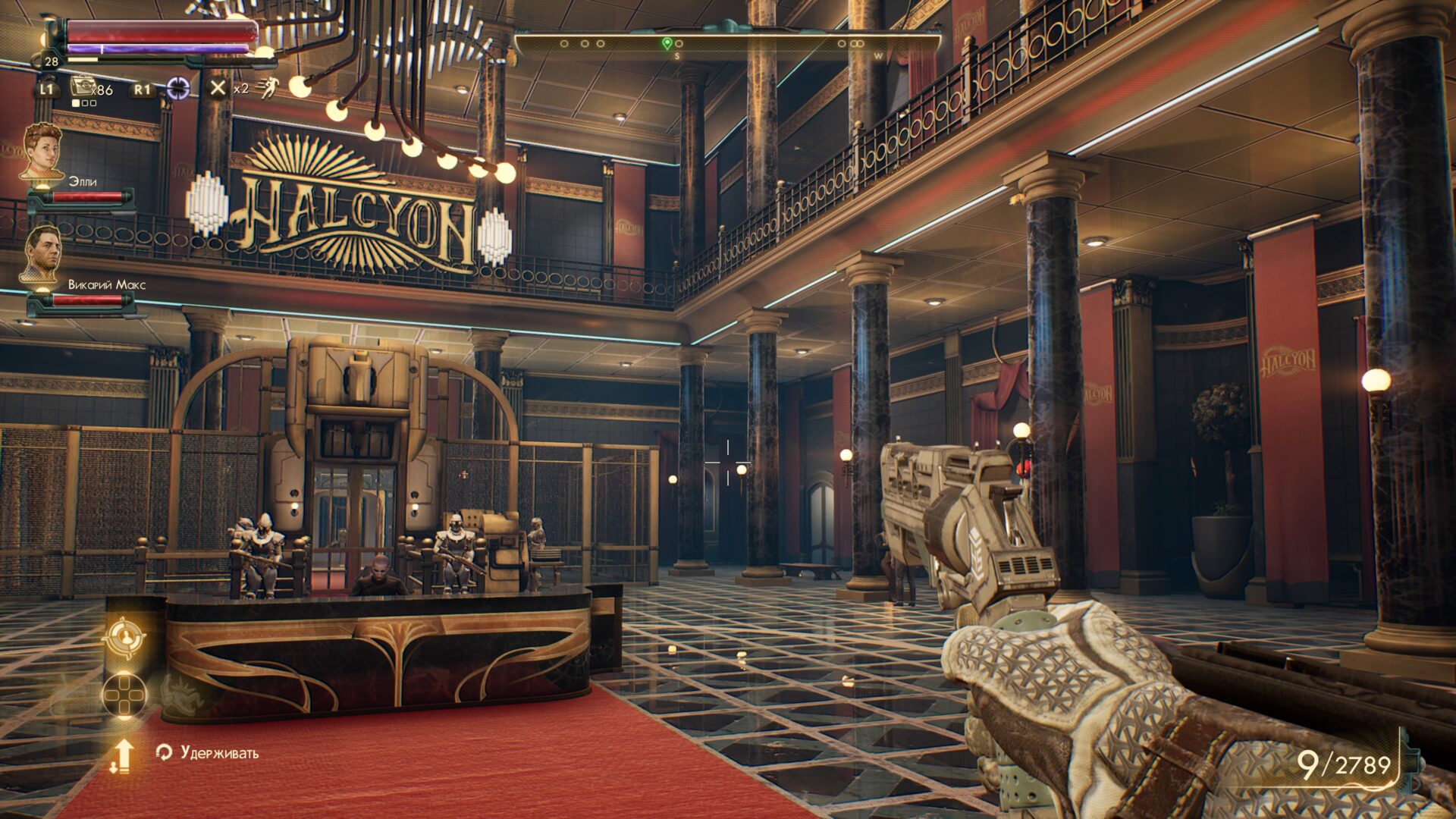Activate the purple crosshair time dilation icon

178,89
